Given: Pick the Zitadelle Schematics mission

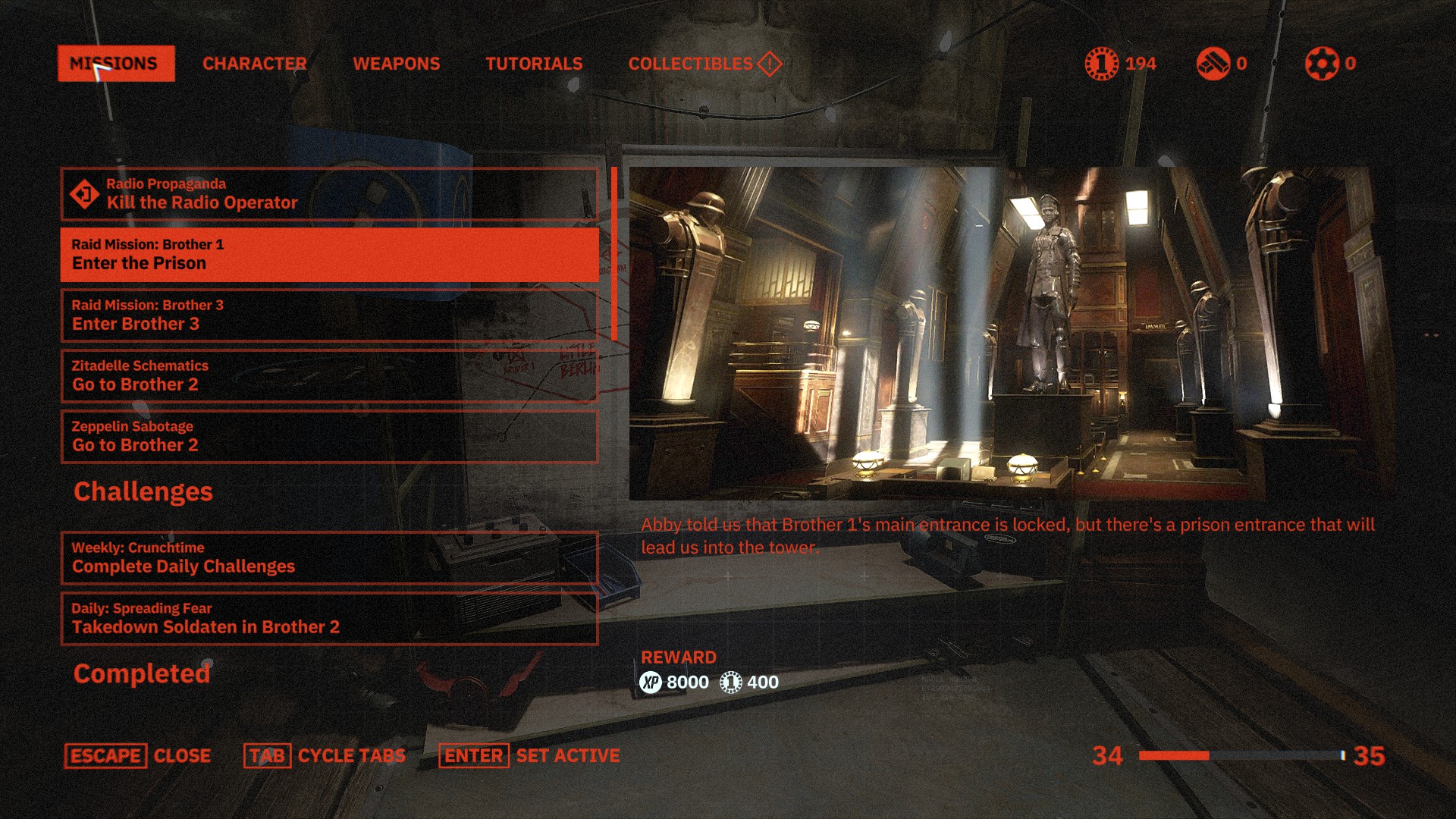Looking at the screenshot, I should tap(329, 376).
